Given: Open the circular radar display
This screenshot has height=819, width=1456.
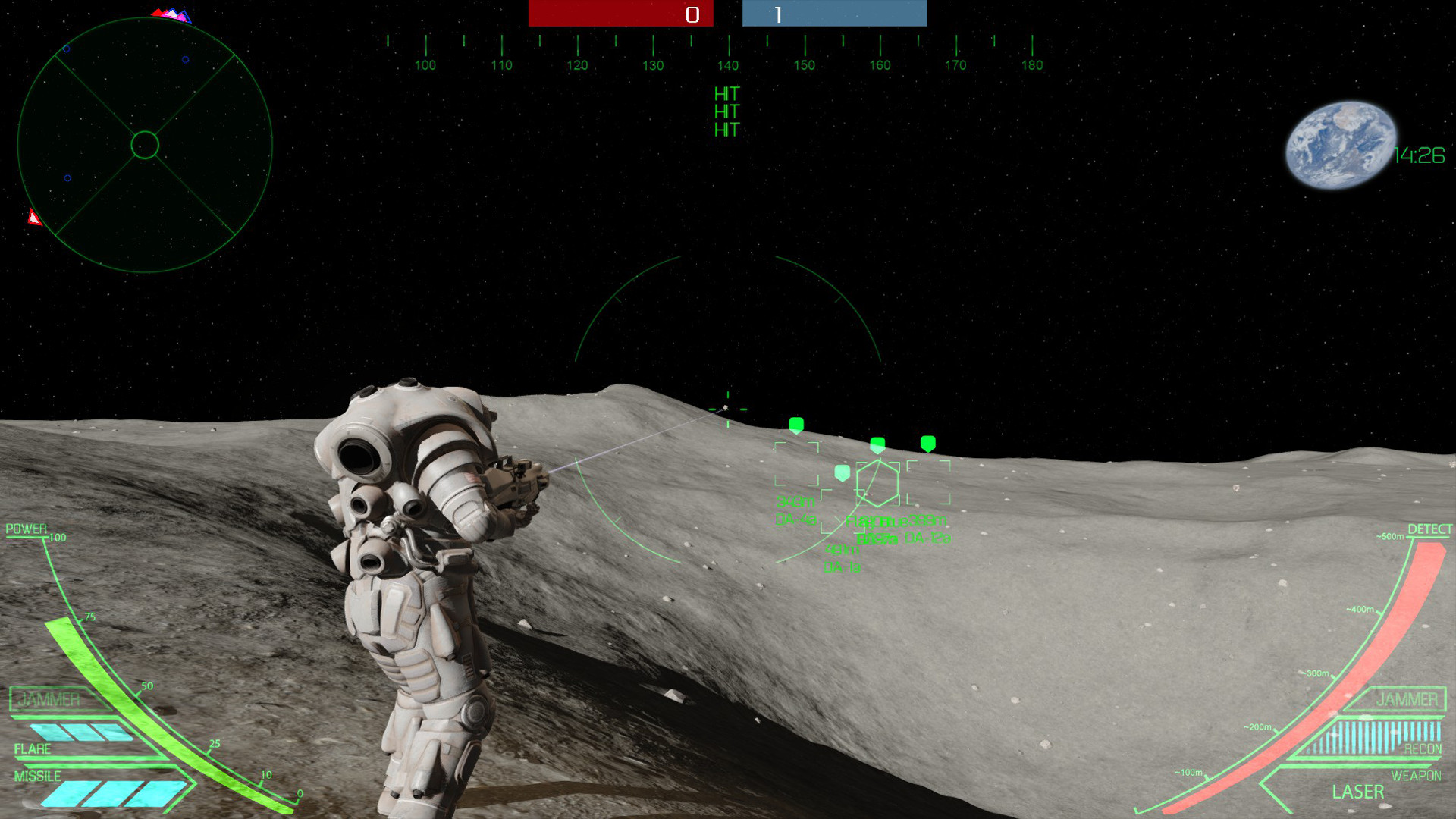Looking at the screenshot, I should tap(144, 146).
